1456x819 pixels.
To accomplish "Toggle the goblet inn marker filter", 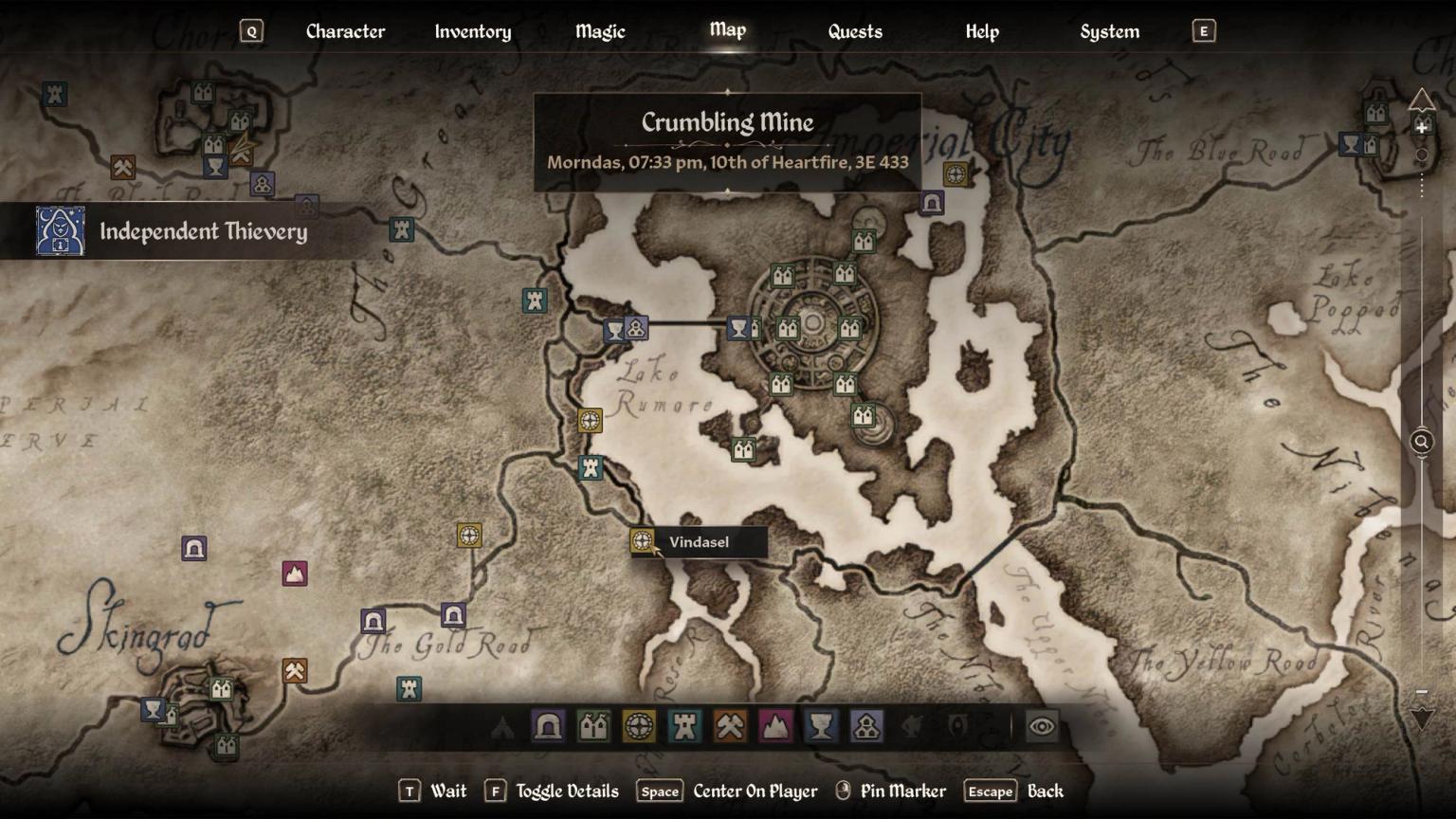I will coord(821,727).
